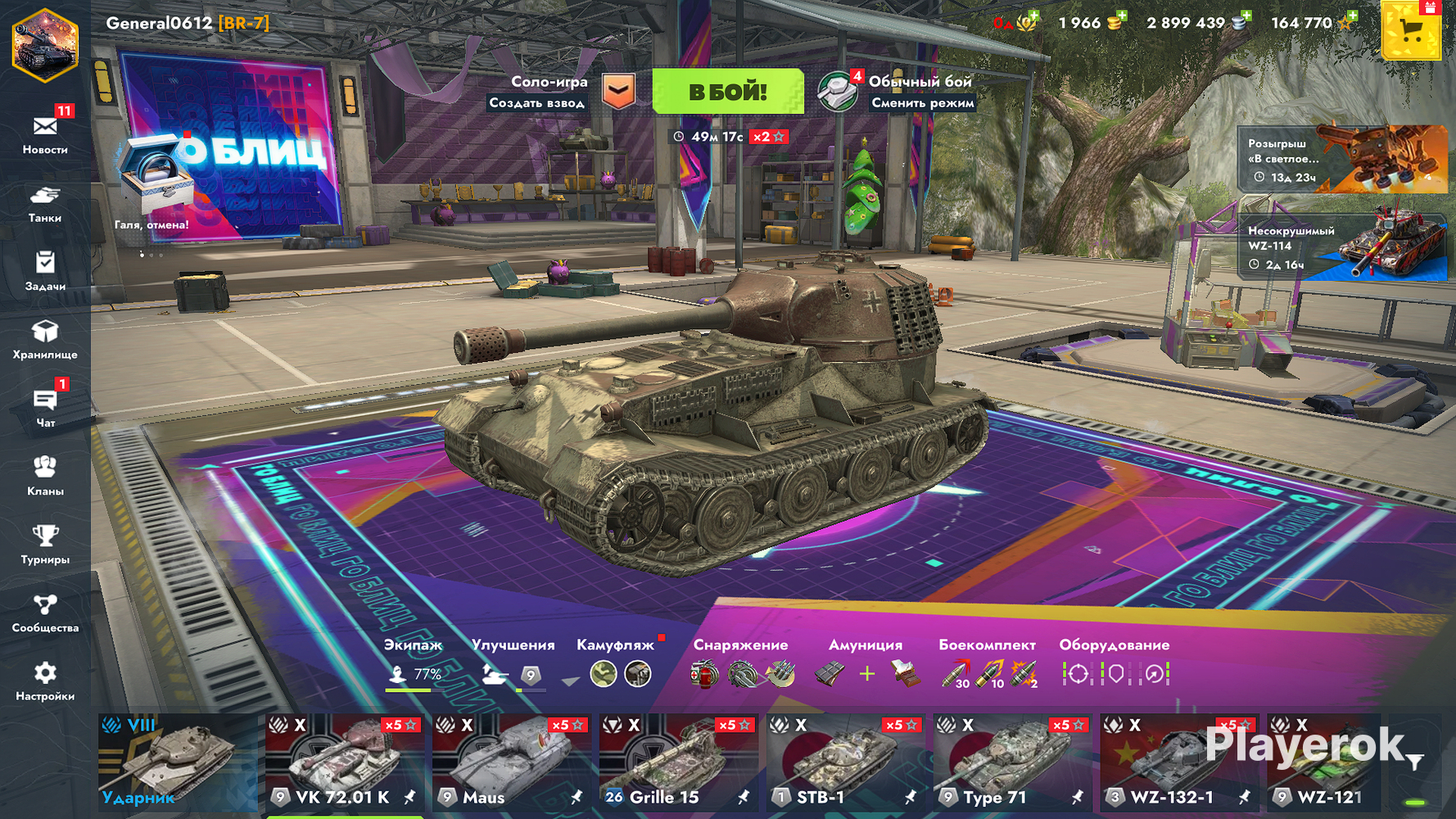Select the Maus tank in carousel
The image size is (1456, 819).
pos(510,762)
